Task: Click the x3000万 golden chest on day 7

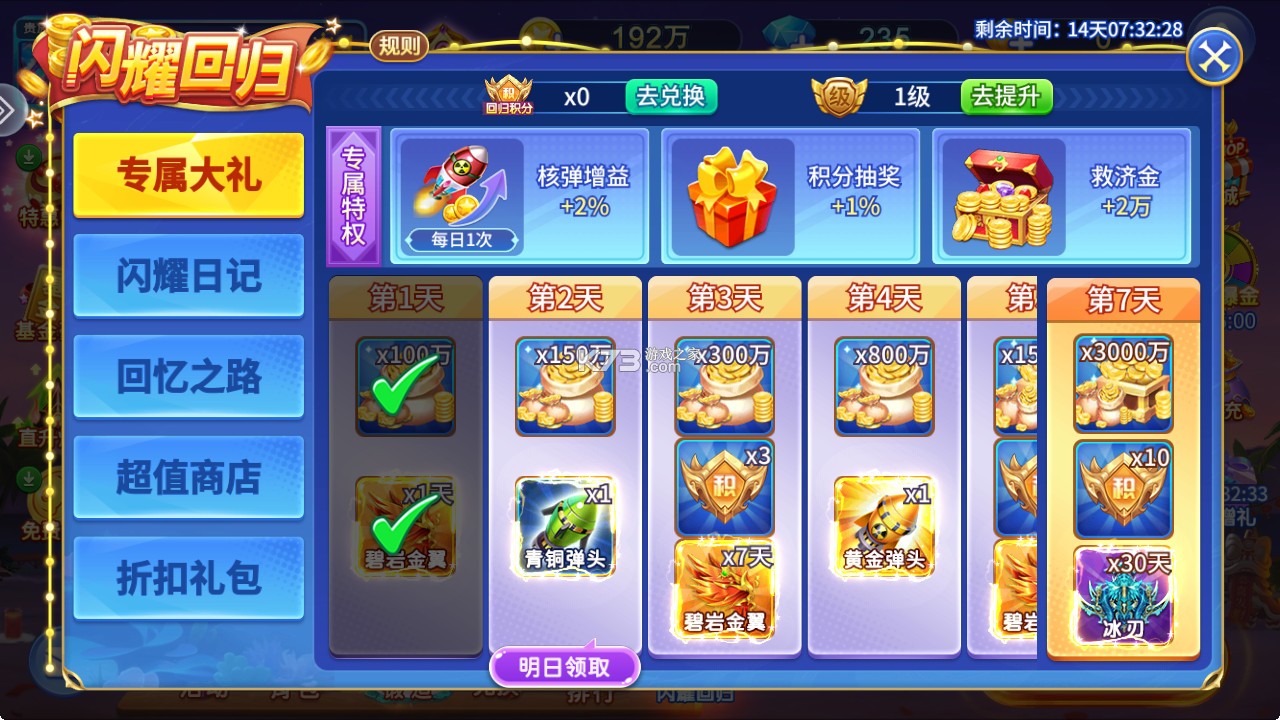Action: pyautogui.click(x=1122, y=383)
